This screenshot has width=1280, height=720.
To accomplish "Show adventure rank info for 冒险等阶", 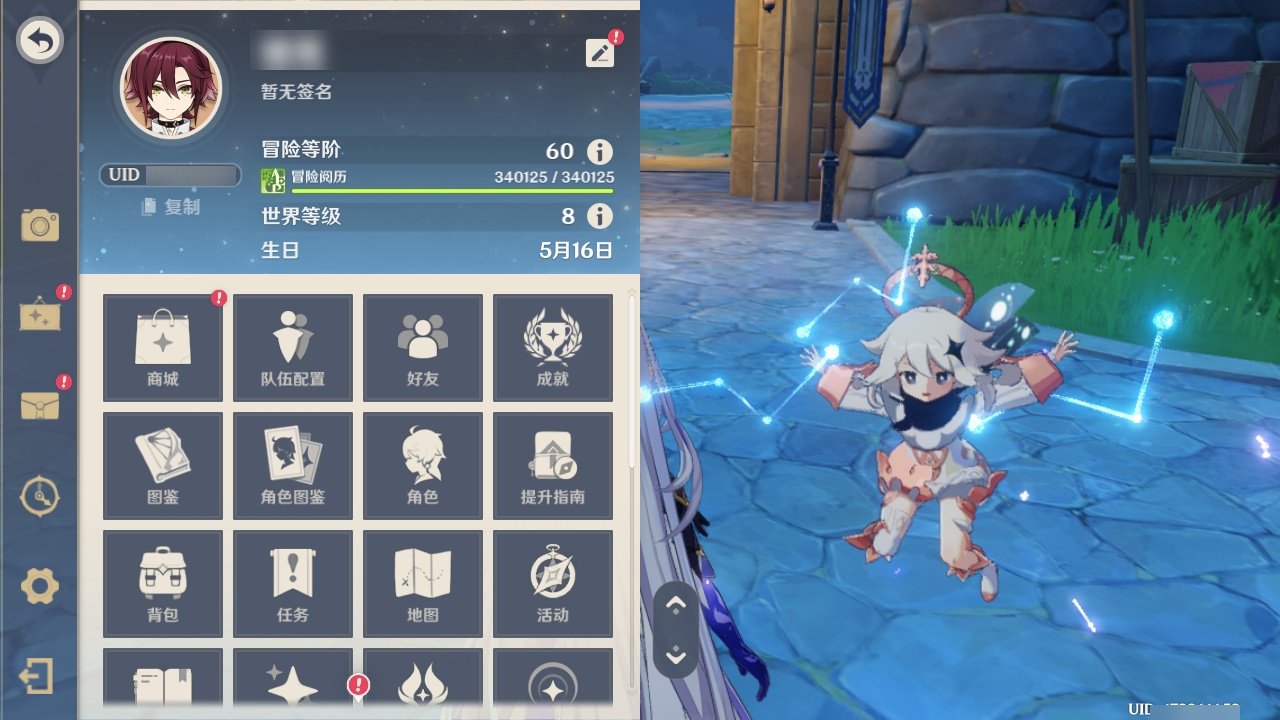I will pos(599,152).
